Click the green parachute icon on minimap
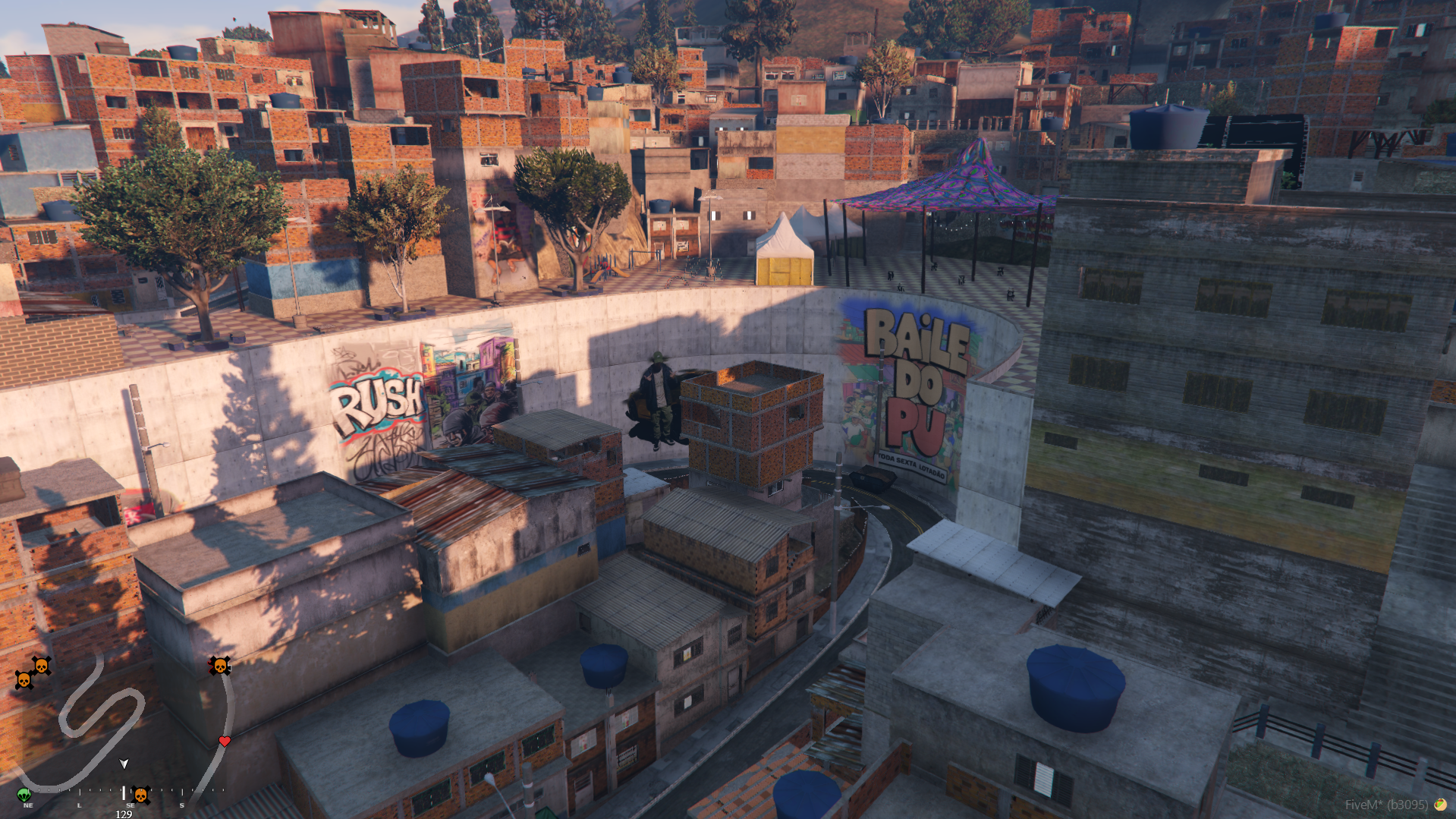Image resolution: width=1456 pixels, height=819 pixels. [x=24, y=794]
